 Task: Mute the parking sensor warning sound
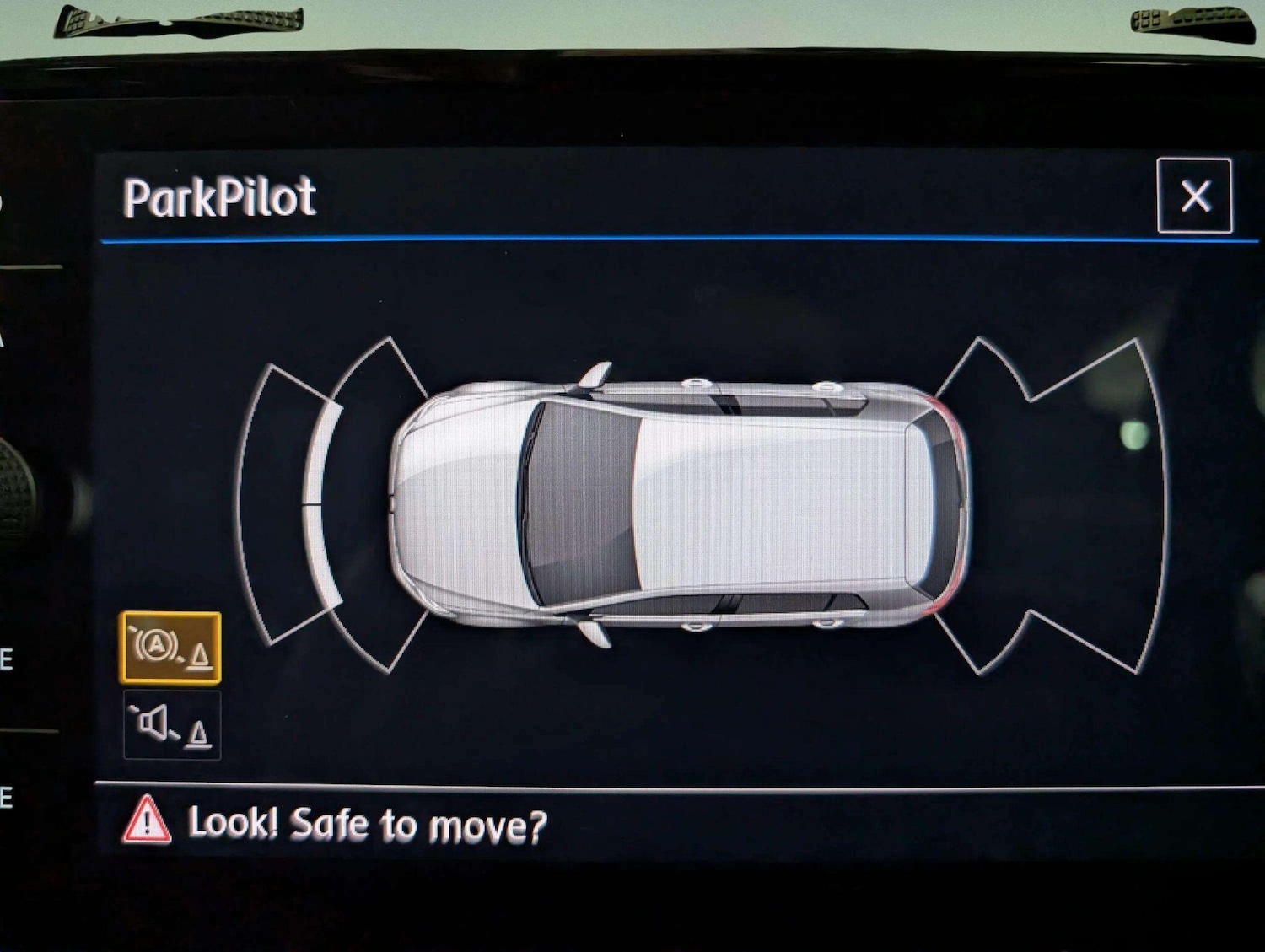[x=172, y=725]
